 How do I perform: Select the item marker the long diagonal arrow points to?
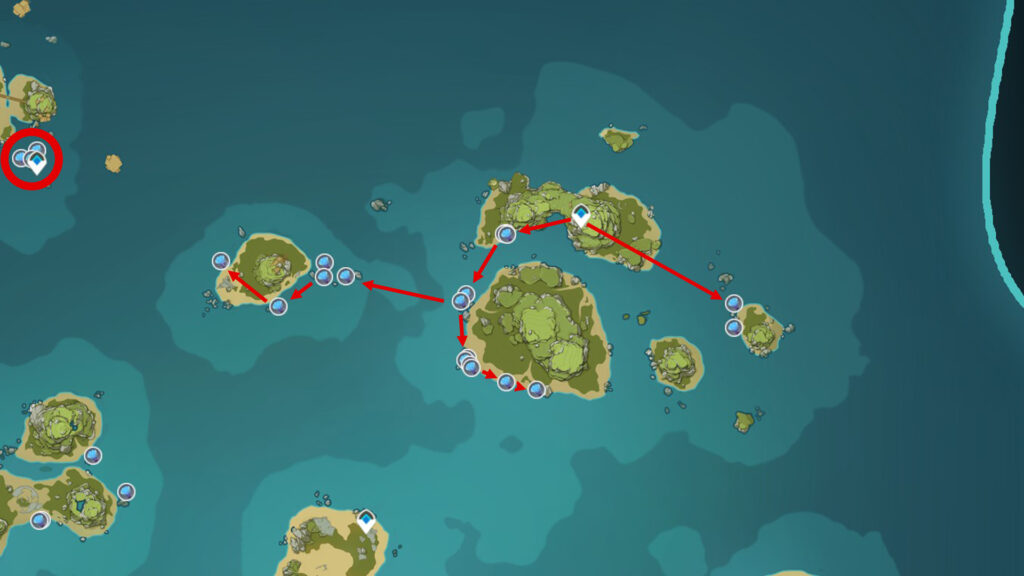click(x=733, y=303)
